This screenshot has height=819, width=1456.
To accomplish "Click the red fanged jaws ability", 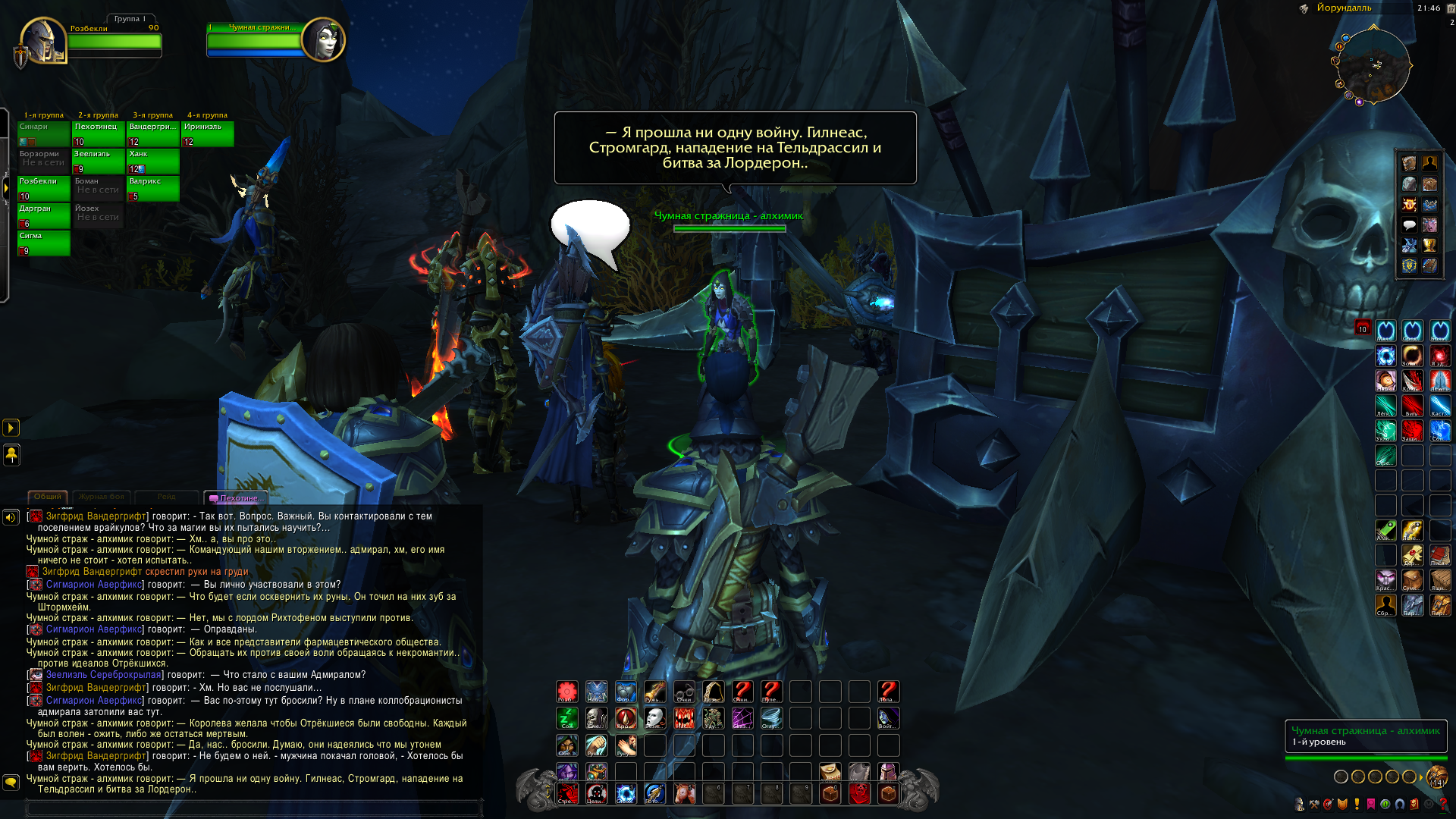I will [x=684, y=718].
